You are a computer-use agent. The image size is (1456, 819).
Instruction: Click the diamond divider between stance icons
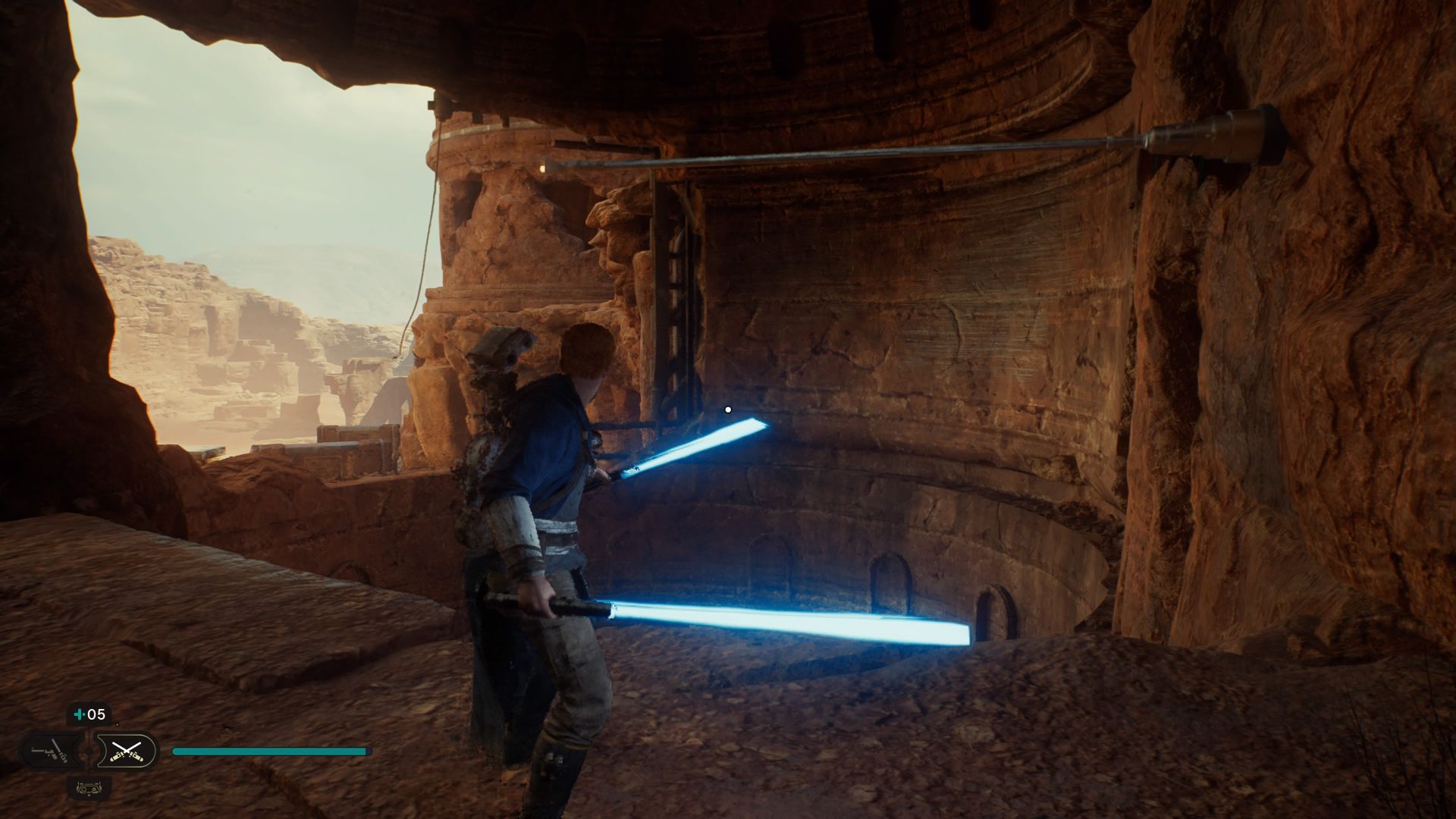[88, 751]
